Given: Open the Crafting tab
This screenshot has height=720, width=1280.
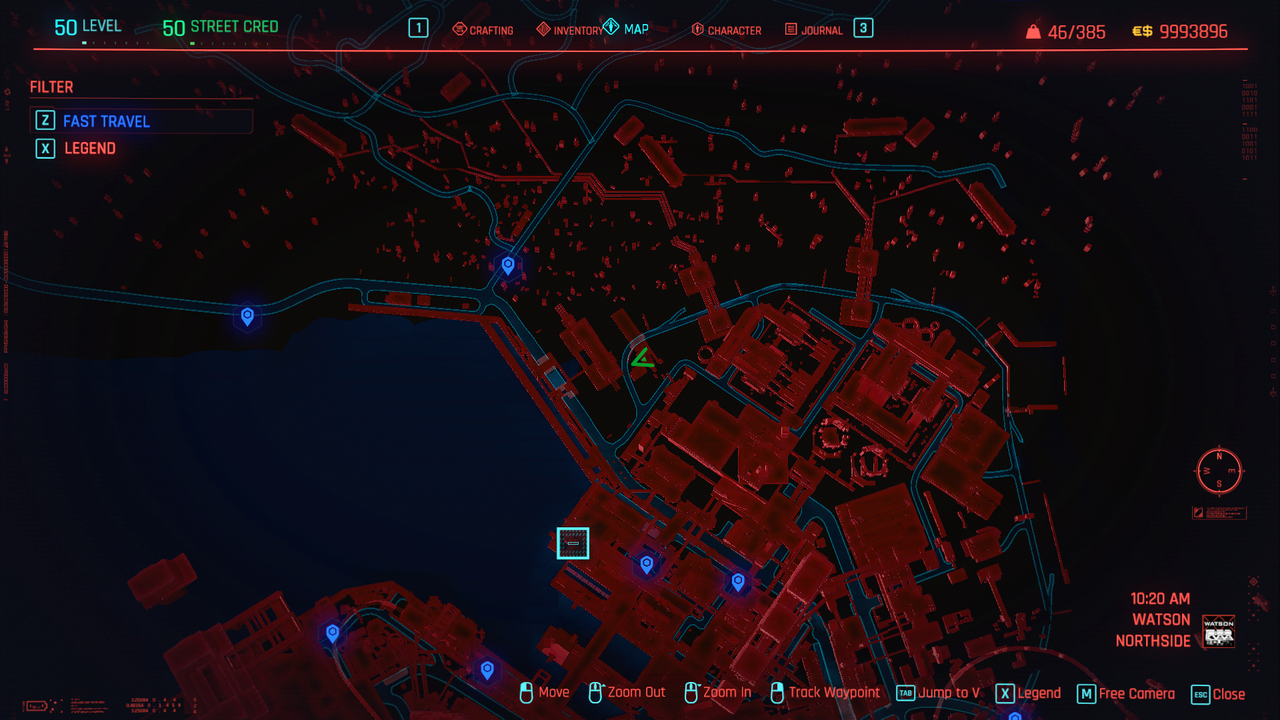Looking at the screenshot, I should [483, 30].
